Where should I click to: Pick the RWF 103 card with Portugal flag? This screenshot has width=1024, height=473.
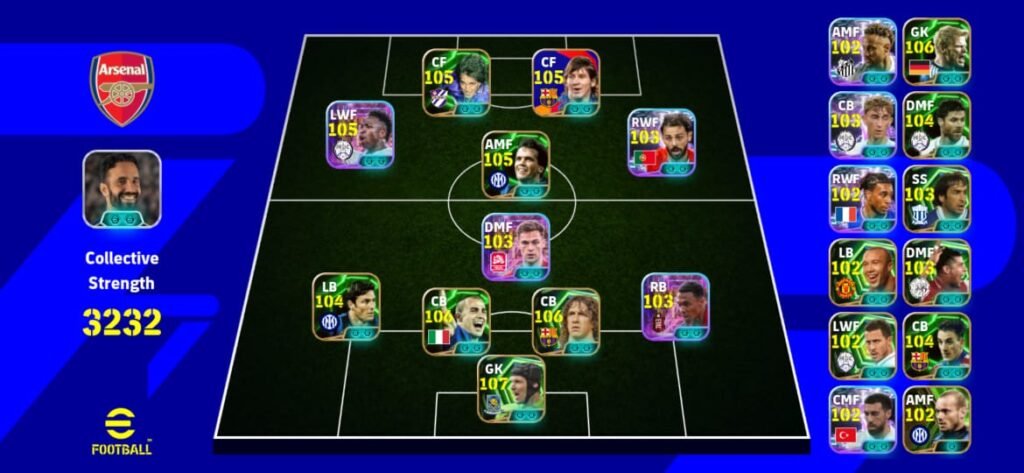[x=662, y=142]
